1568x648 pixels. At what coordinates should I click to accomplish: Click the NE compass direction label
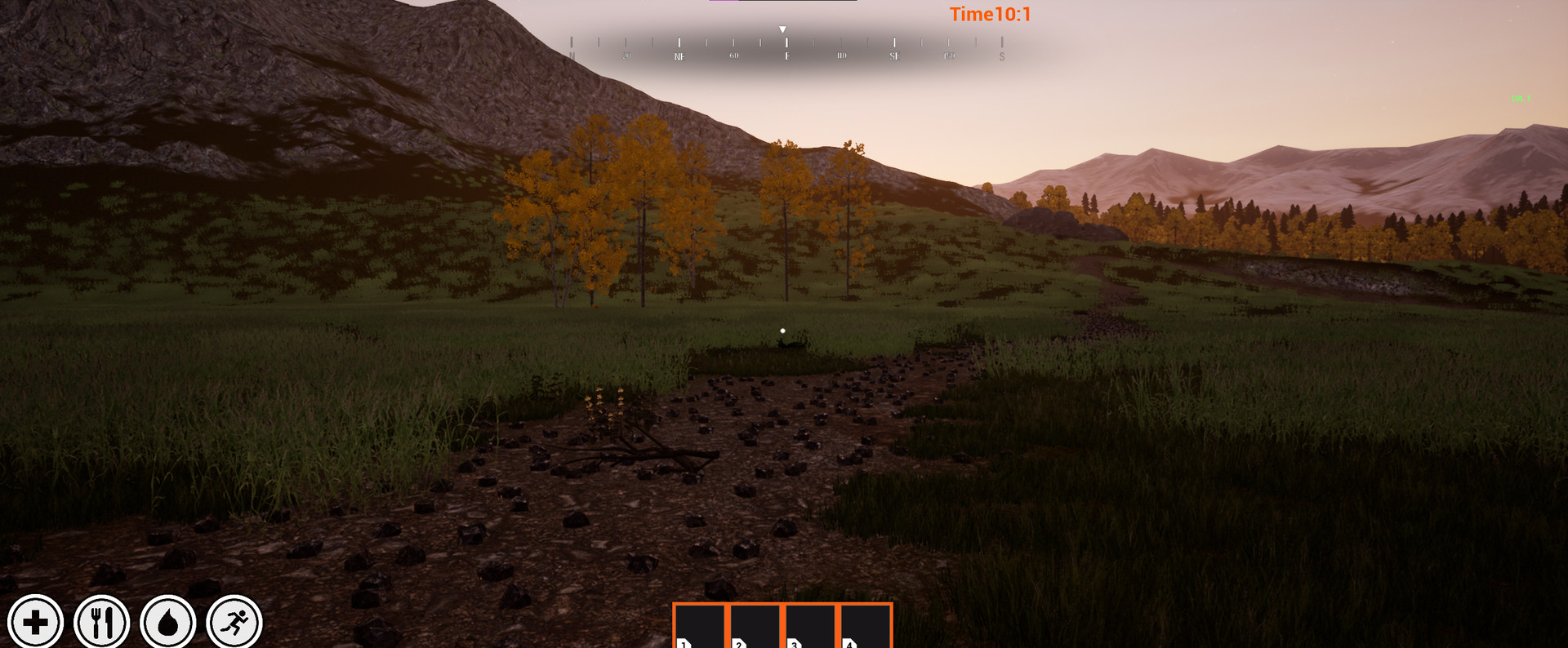pos(680,55)
